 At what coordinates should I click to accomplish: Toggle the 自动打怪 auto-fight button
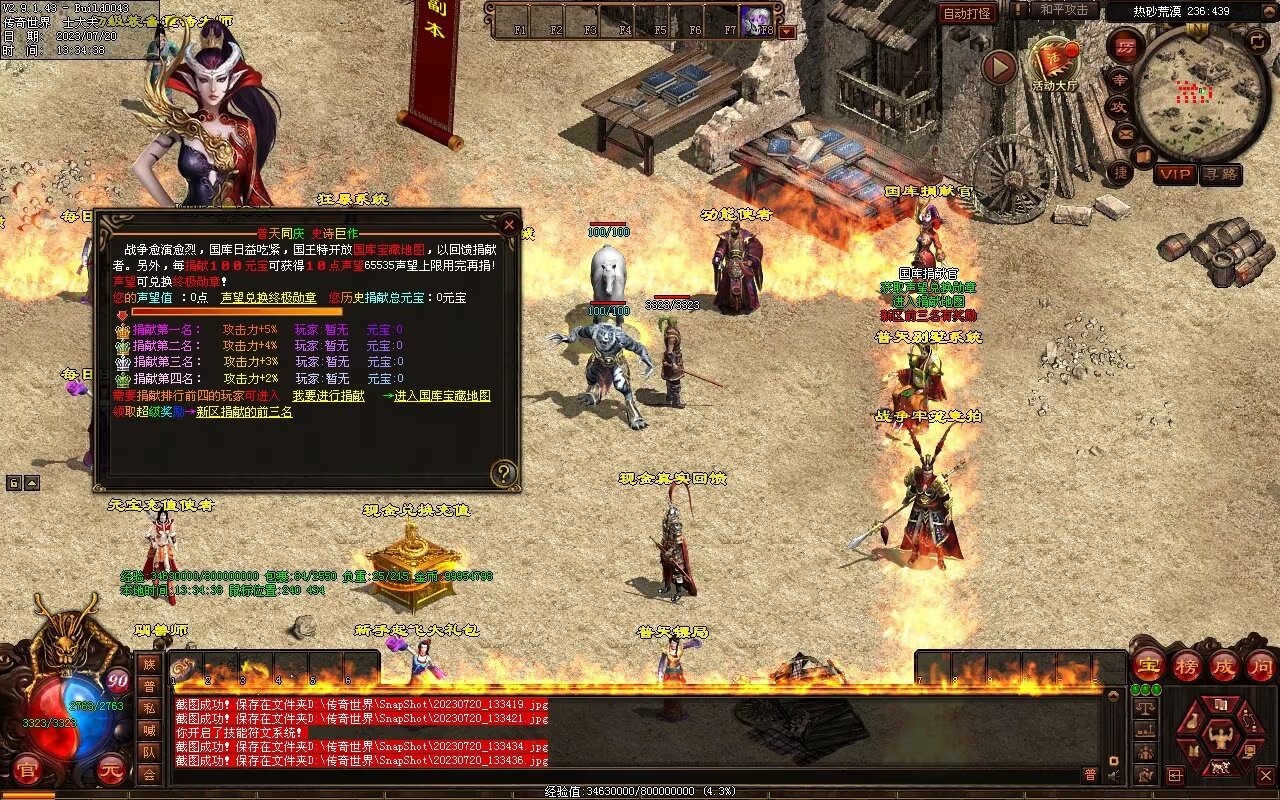click(967, 13)
